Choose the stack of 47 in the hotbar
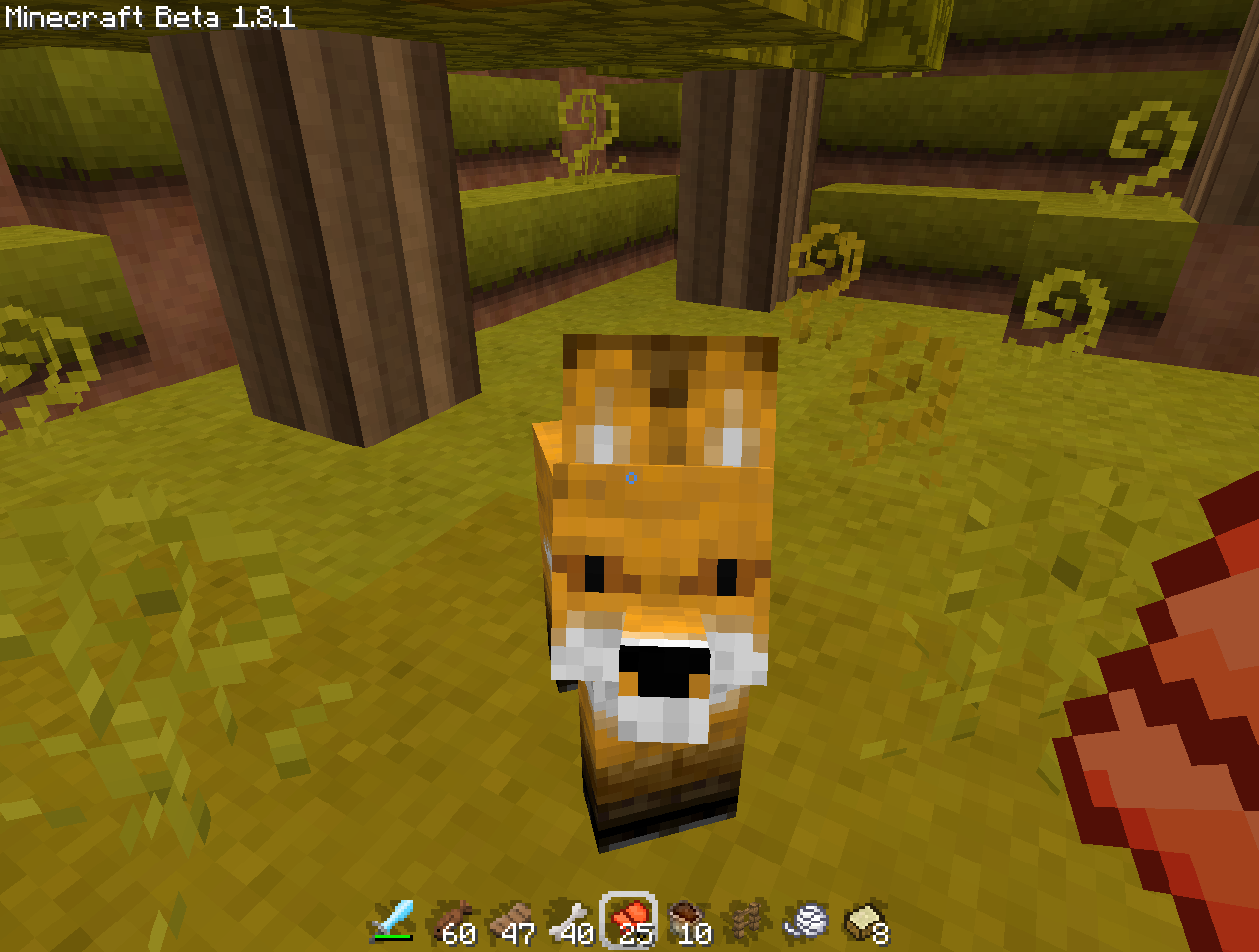Screen dimensions: 1259x952 click(x=511, y=922)
